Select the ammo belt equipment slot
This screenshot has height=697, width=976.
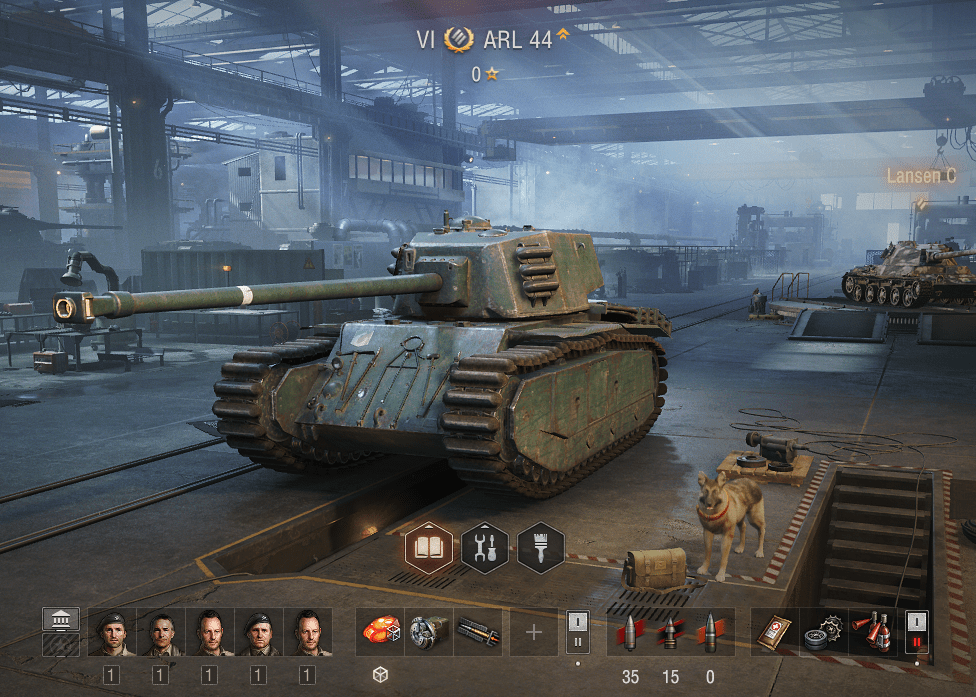478,632
